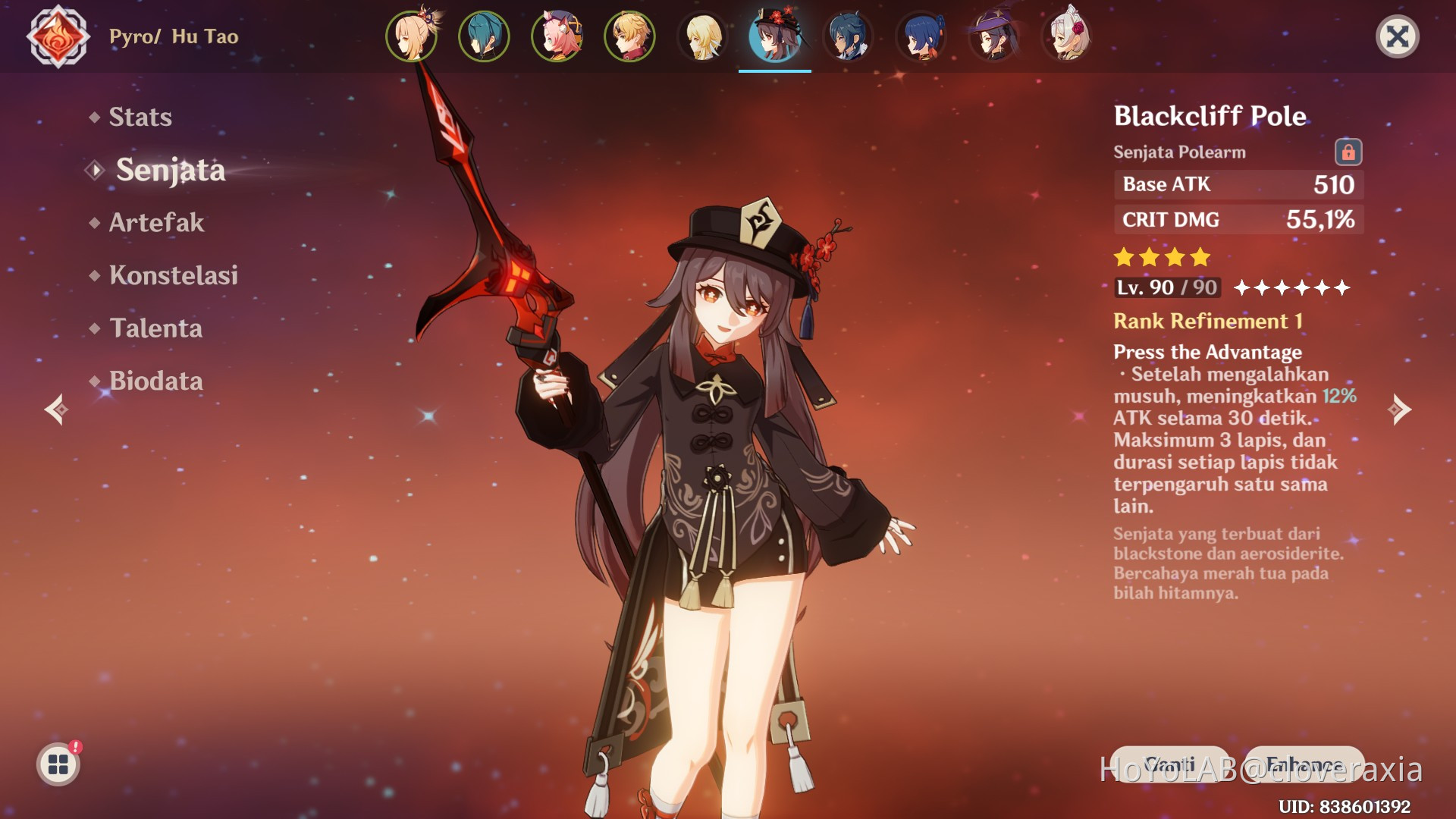The height and width of the screenshot is (819, 1456).
Task: Select Yoimiya's portrait in the character bar
Action: click(x=411, y=36)
